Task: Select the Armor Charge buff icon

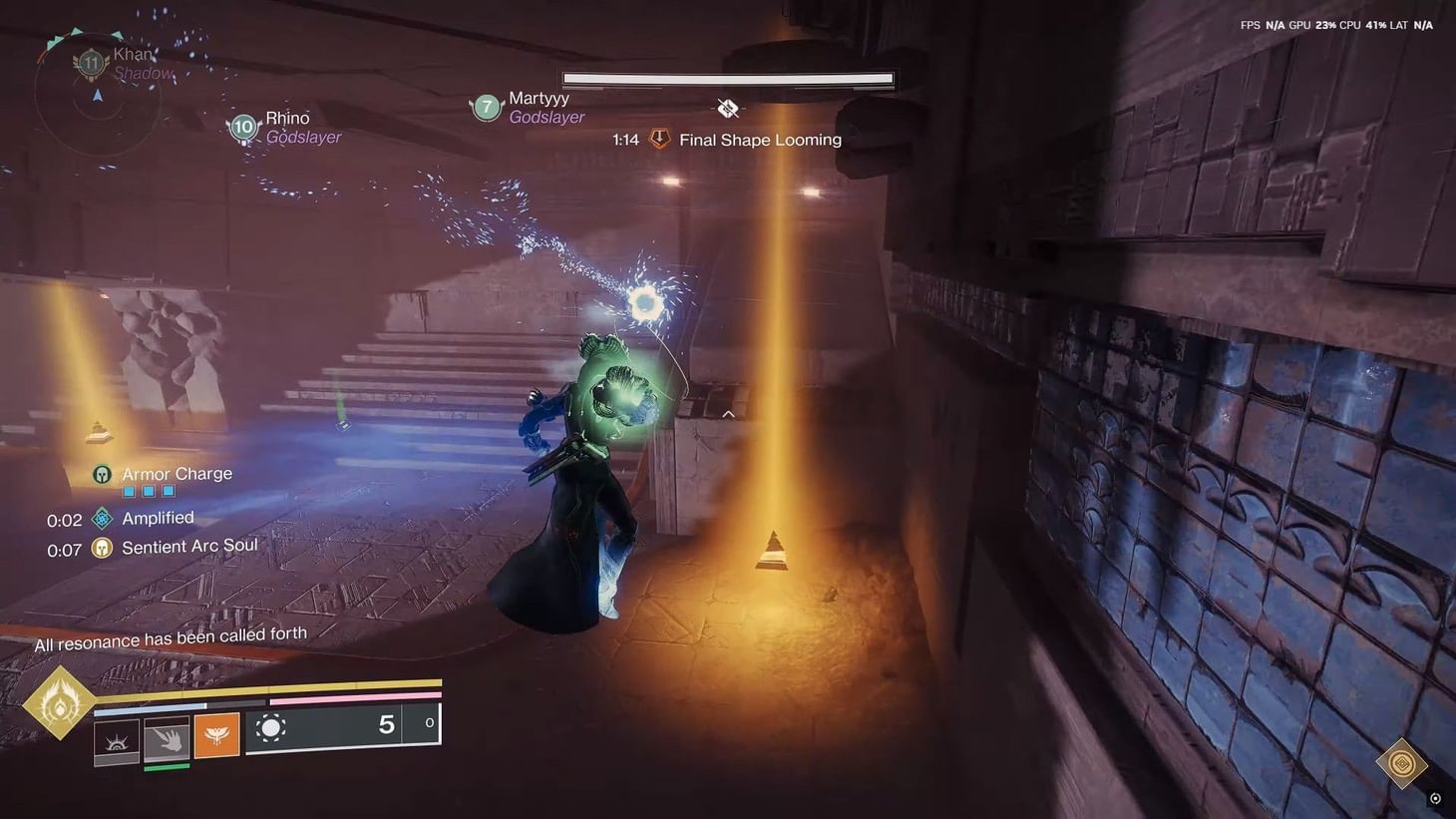Action: [x=102, y=474]
